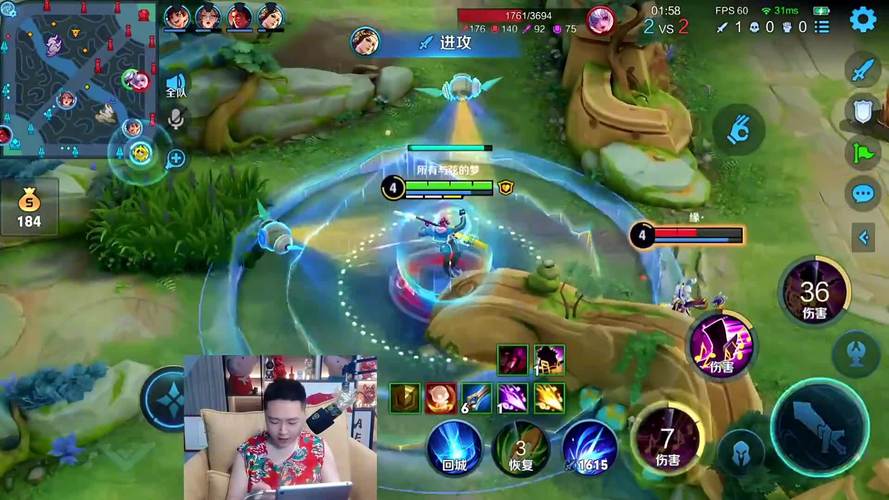Send the sword attack signal

[861, 70]
